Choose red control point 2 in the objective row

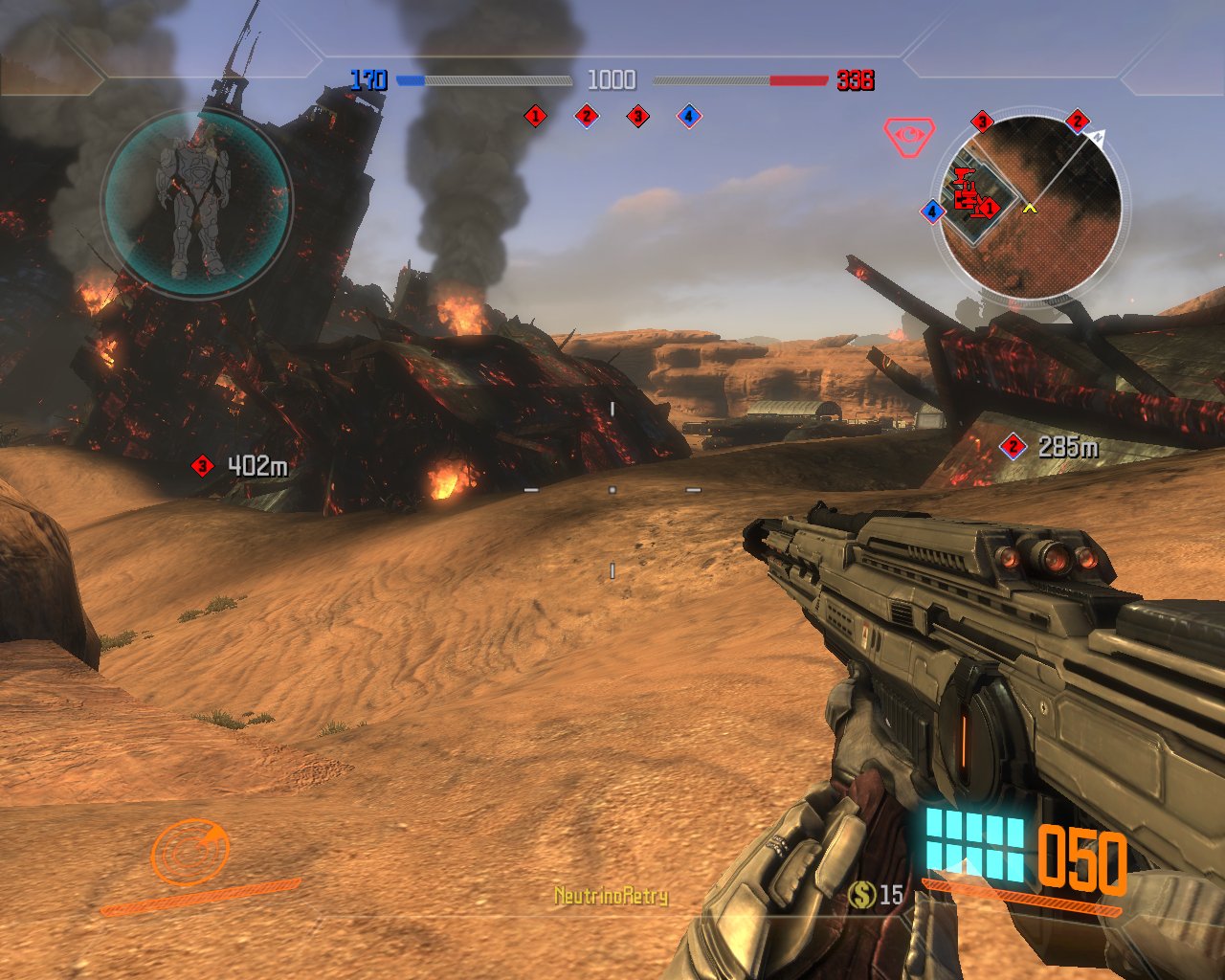(x=586, y=117)
